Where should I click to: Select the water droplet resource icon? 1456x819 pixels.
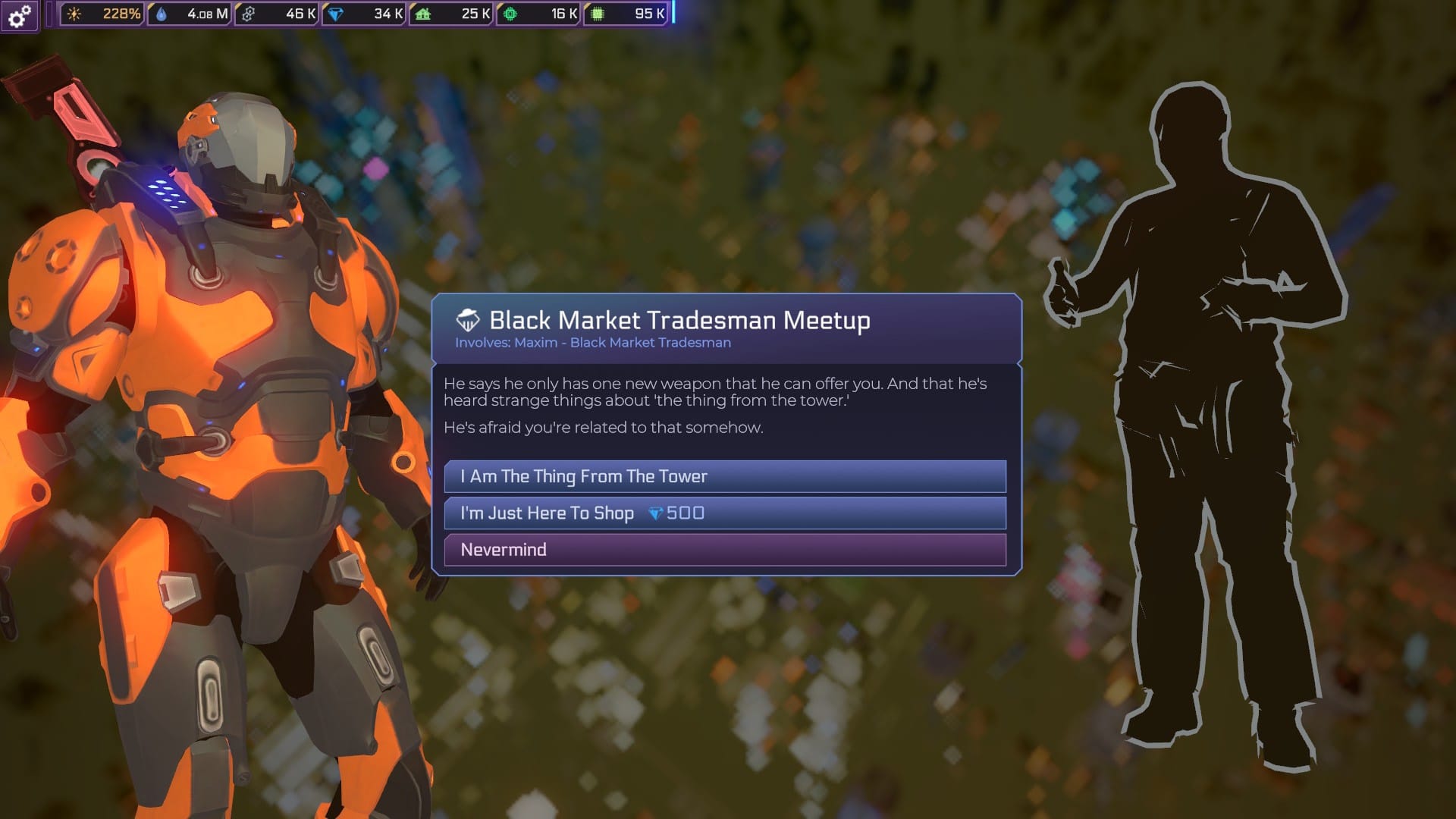pos(162,12)
